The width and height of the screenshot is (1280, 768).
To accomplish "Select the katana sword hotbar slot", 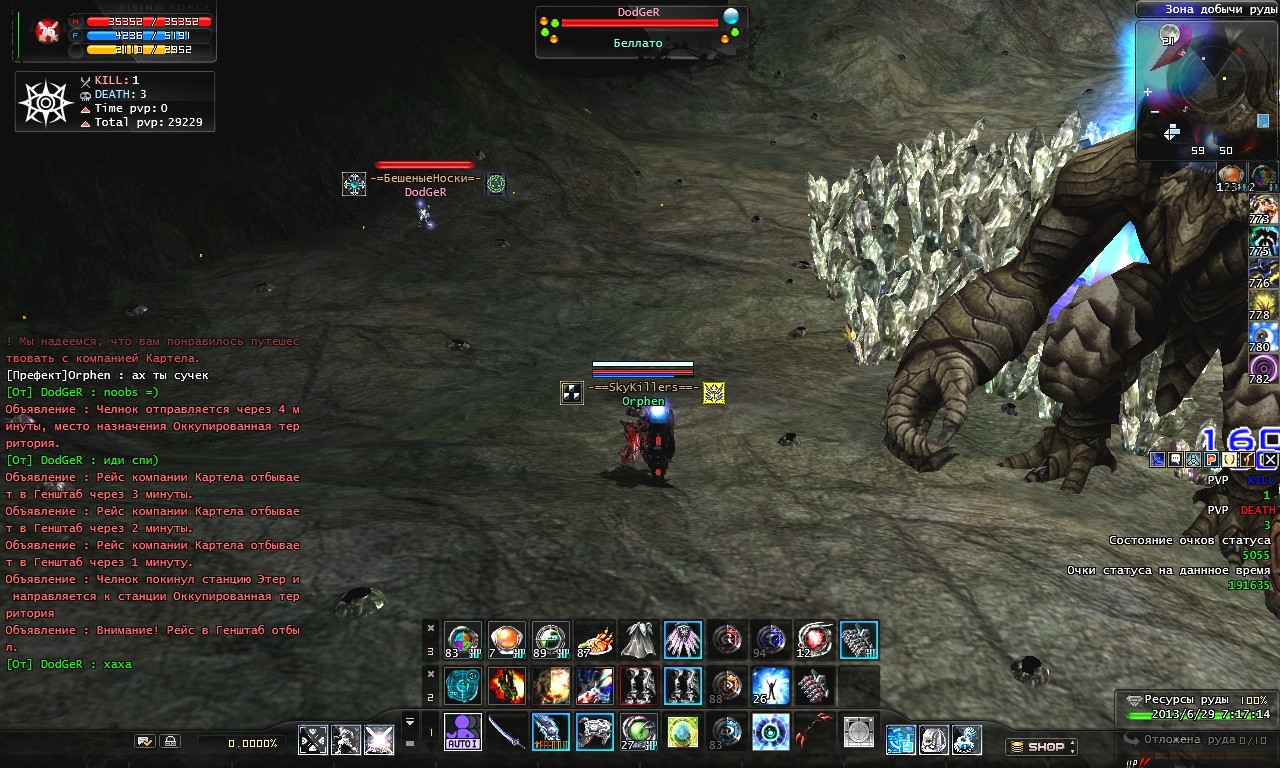I will pyautogui.click(x=507, y=732).
